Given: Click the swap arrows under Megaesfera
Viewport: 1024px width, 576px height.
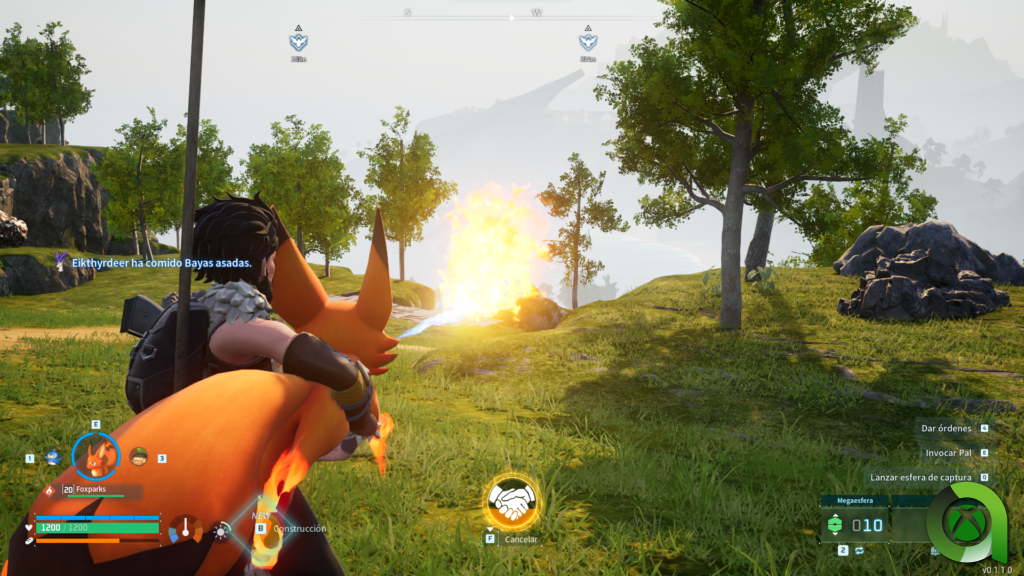Looking at the screenshot, I should point(858,550).
